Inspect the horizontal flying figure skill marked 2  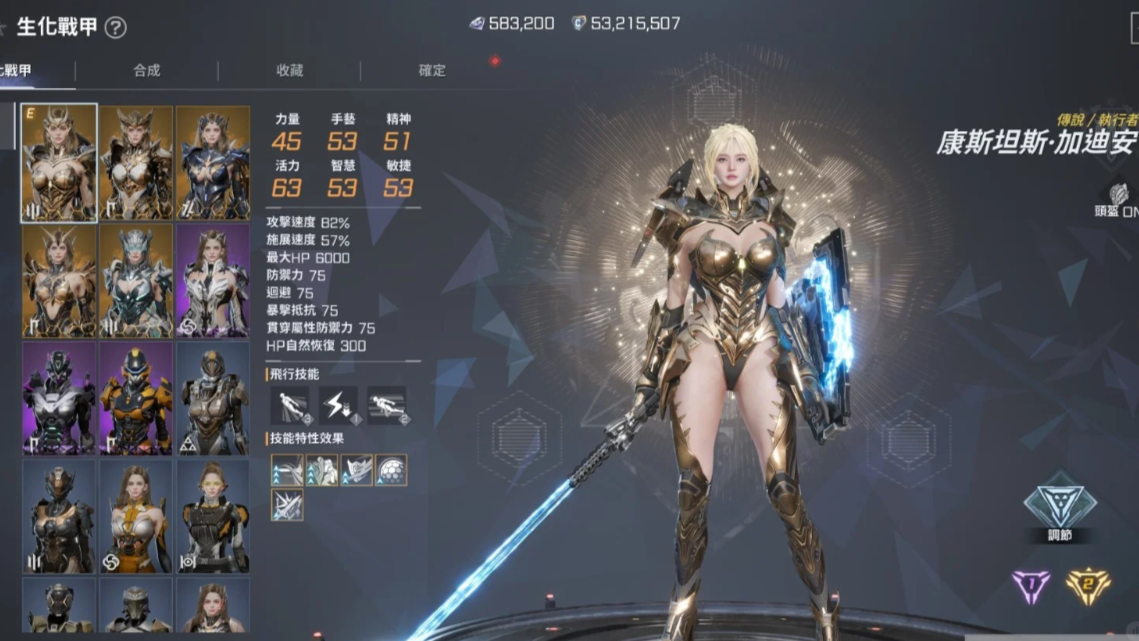pyautogui.click(x=387, y=405)
